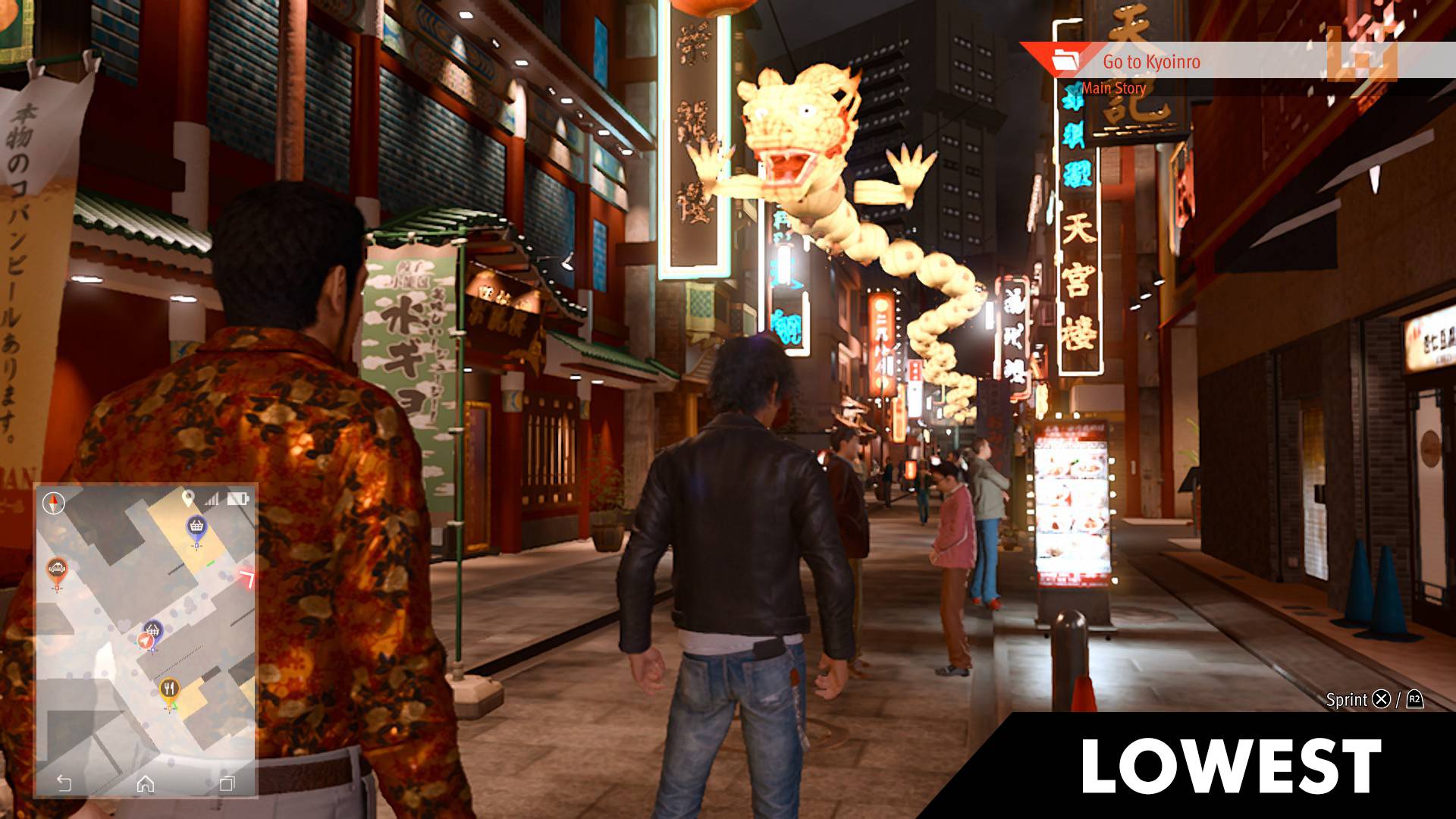The height and width of the screenshot is (819, 1456).
Task: Open the home button below the minimap
Action: click(146, 783)
